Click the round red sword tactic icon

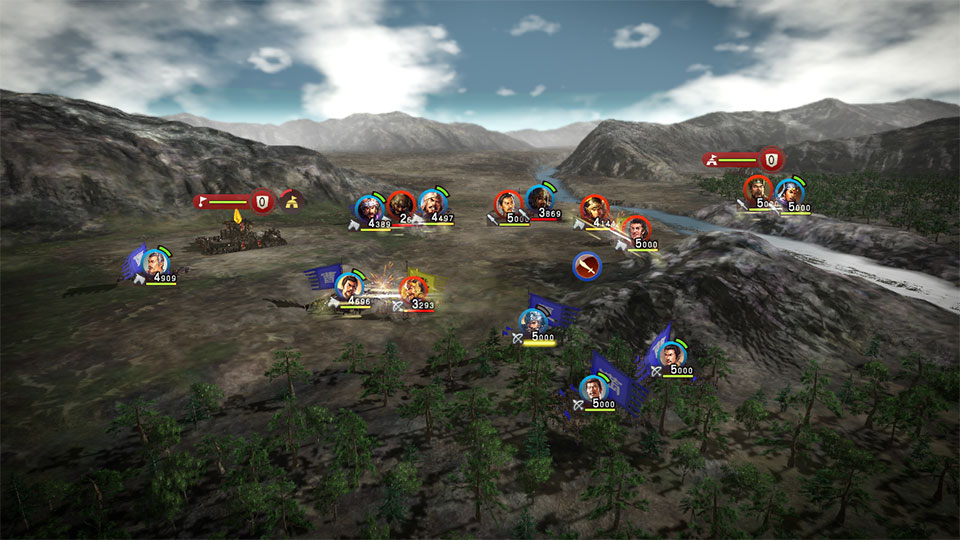pos(587,266)
